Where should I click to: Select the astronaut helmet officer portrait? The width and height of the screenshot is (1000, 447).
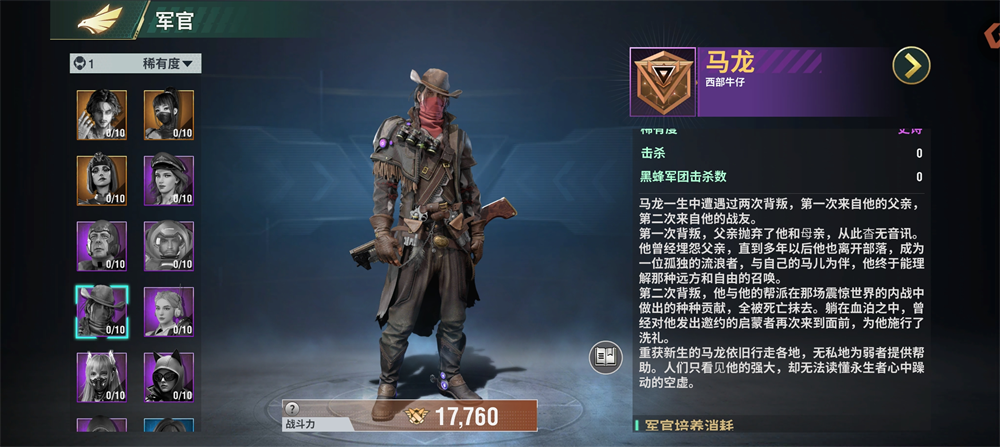tap(168, 246)
